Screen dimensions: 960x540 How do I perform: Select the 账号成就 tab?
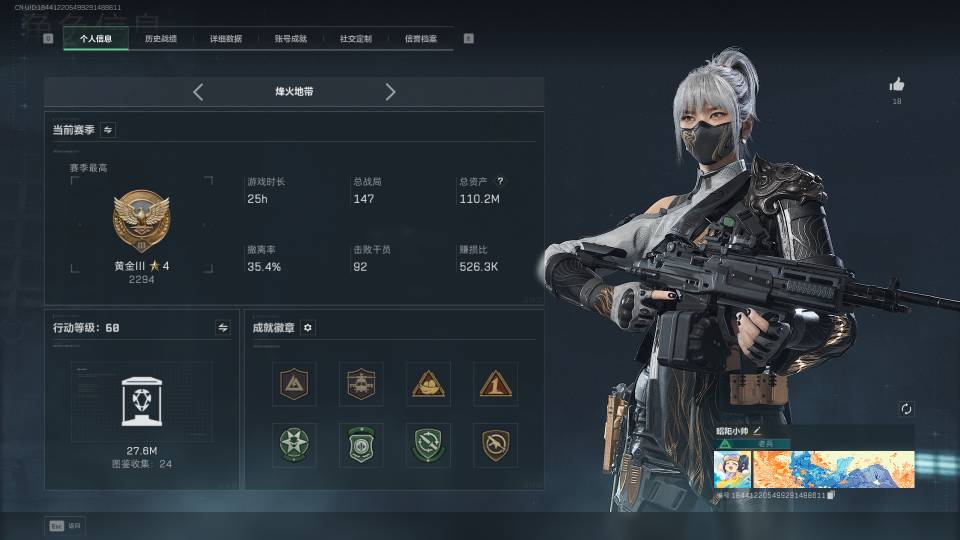click(290, 39)
